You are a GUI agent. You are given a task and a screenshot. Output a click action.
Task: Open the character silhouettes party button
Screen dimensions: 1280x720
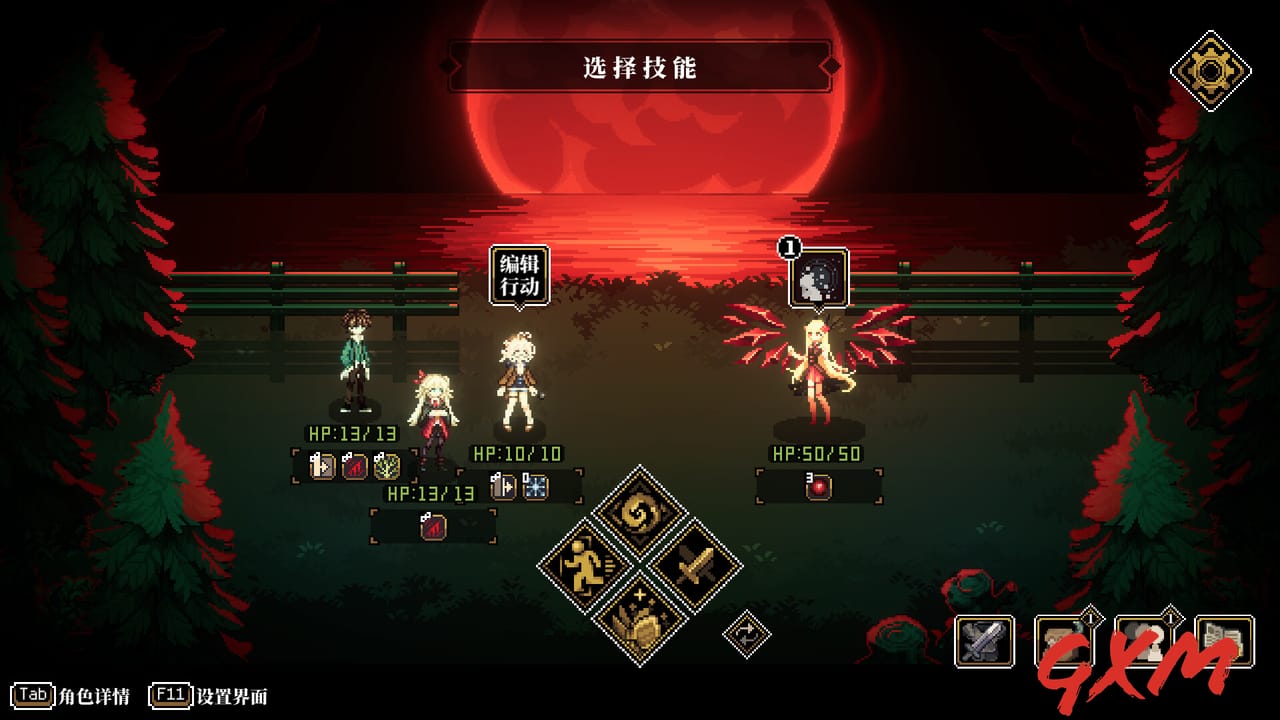coord(1144,641)
